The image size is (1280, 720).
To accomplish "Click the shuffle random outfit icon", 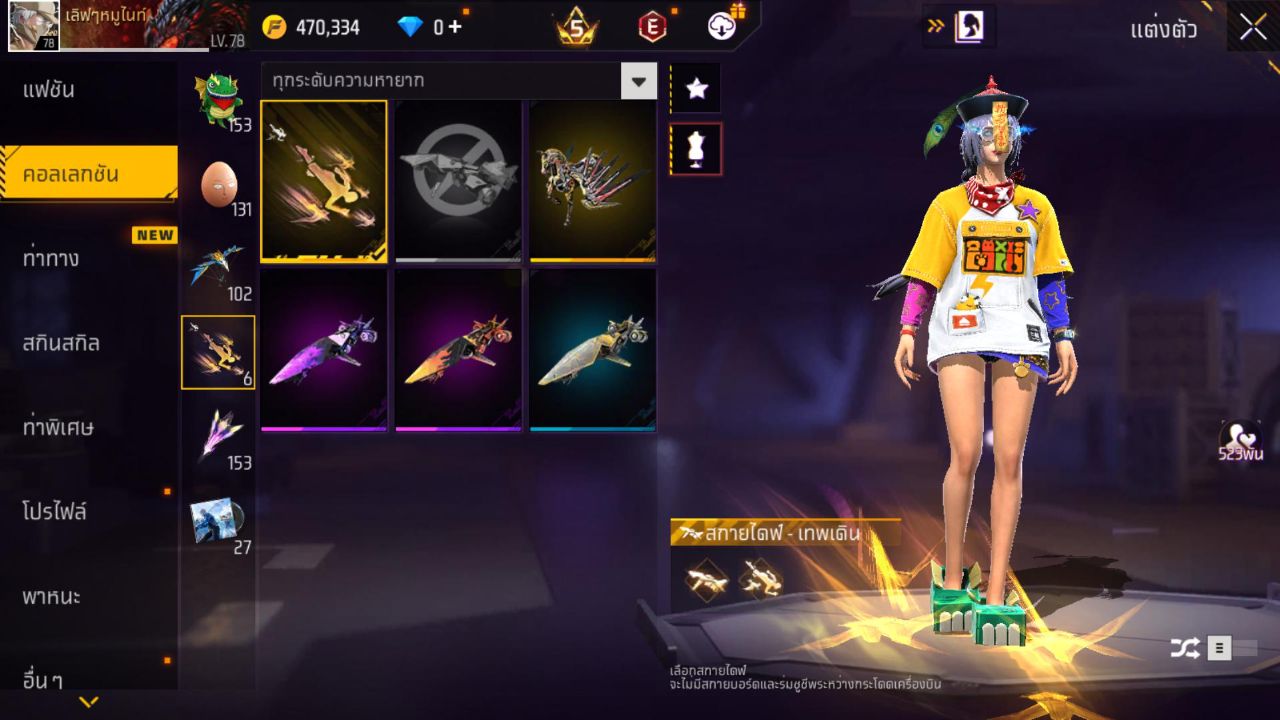I will pos(1188,647).
